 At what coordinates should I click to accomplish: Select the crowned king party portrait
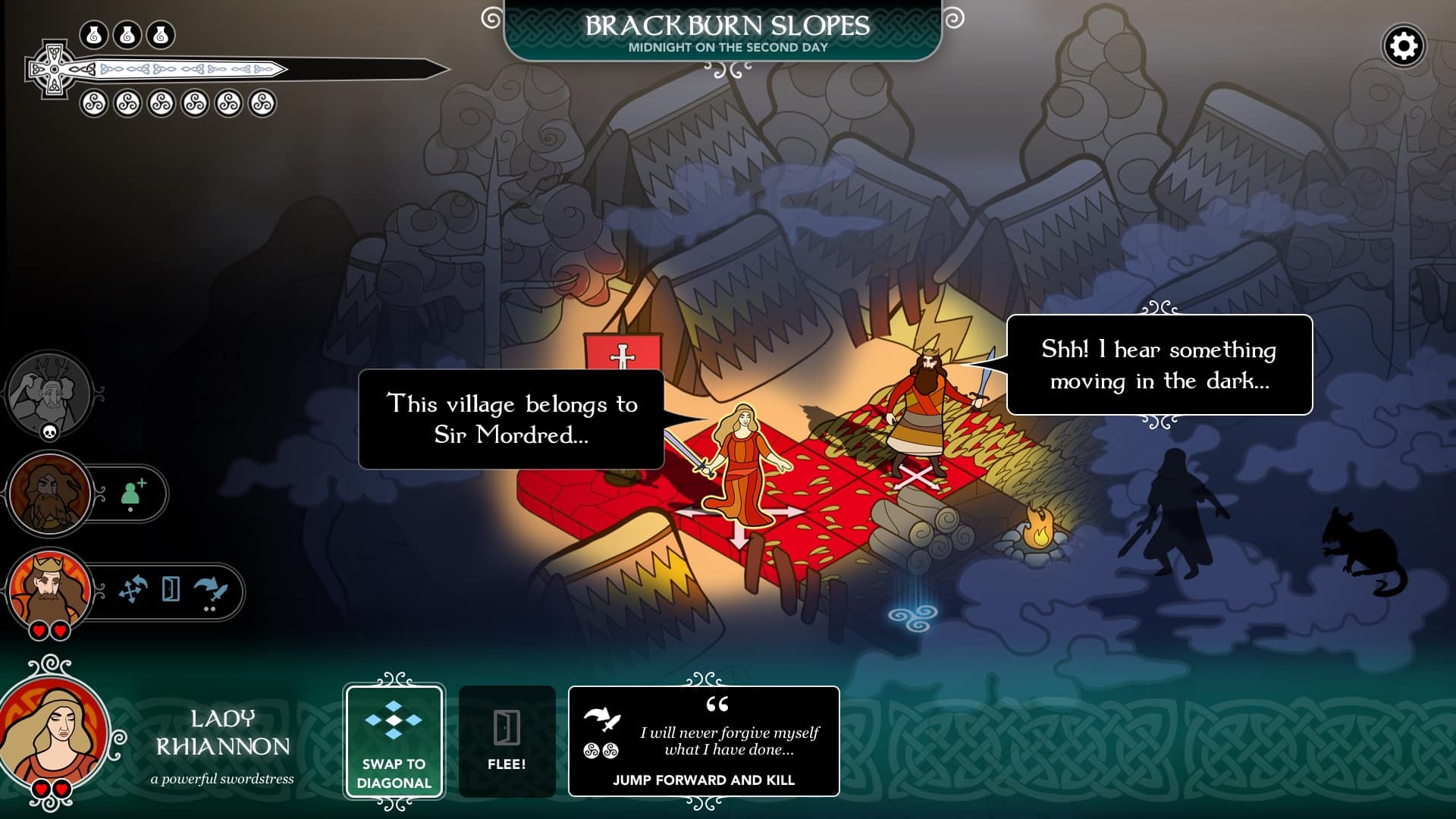tap(49, 589)
